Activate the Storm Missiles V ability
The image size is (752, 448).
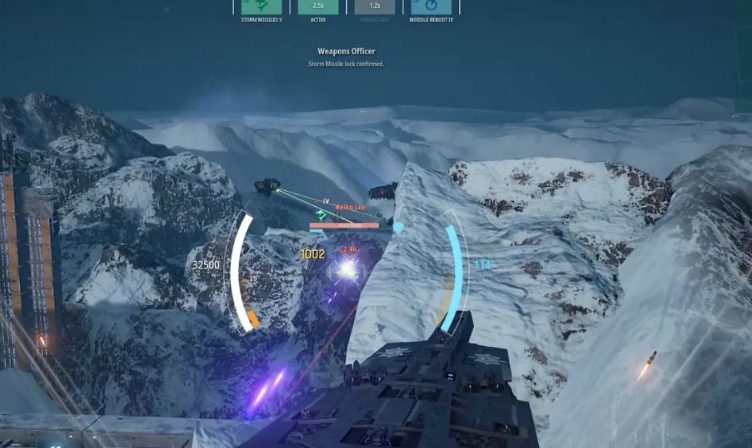coord(262,6)
